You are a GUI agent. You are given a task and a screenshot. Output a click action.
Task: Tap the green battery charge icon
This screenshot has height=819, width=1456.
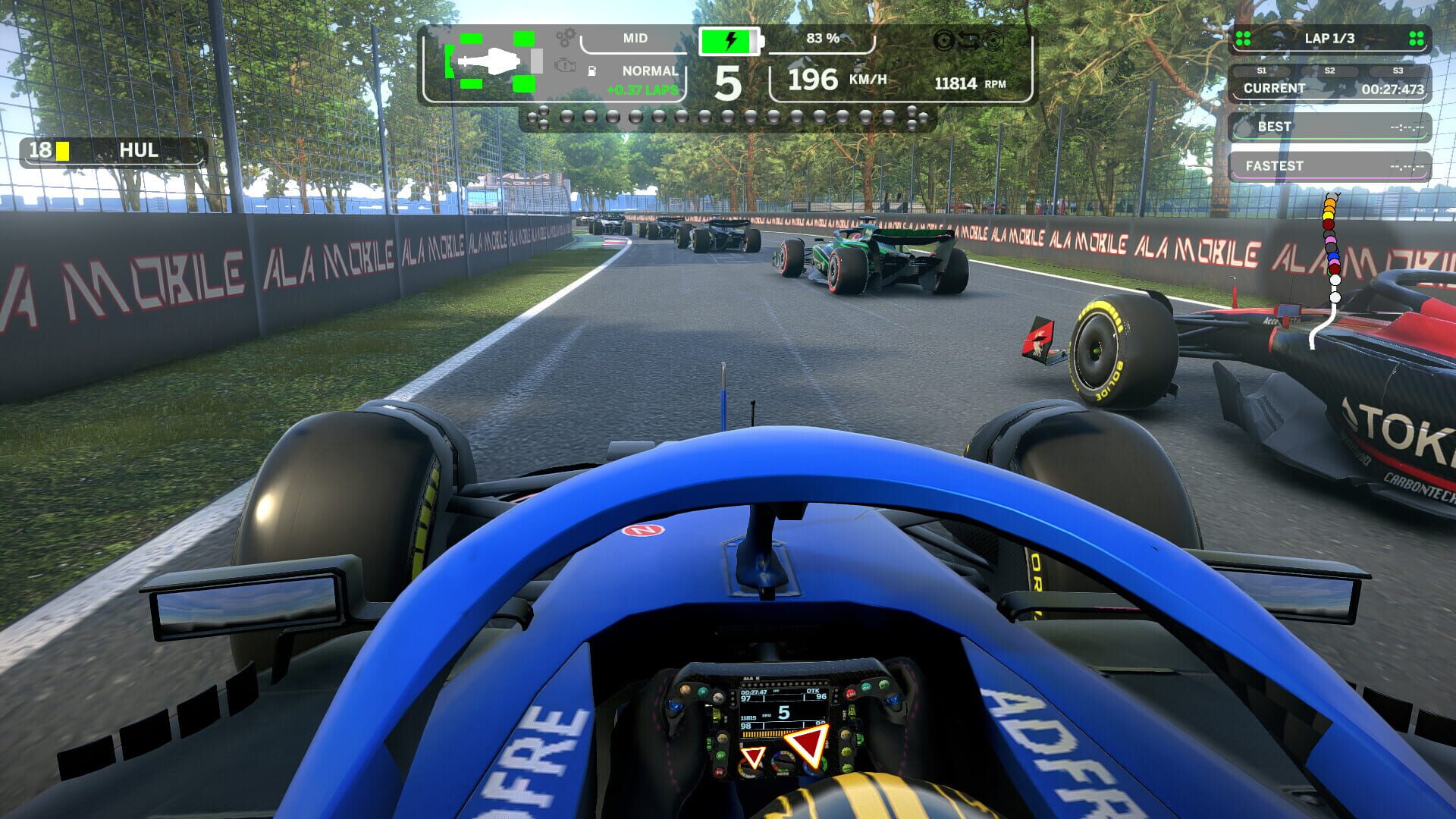tap(728, 40)
